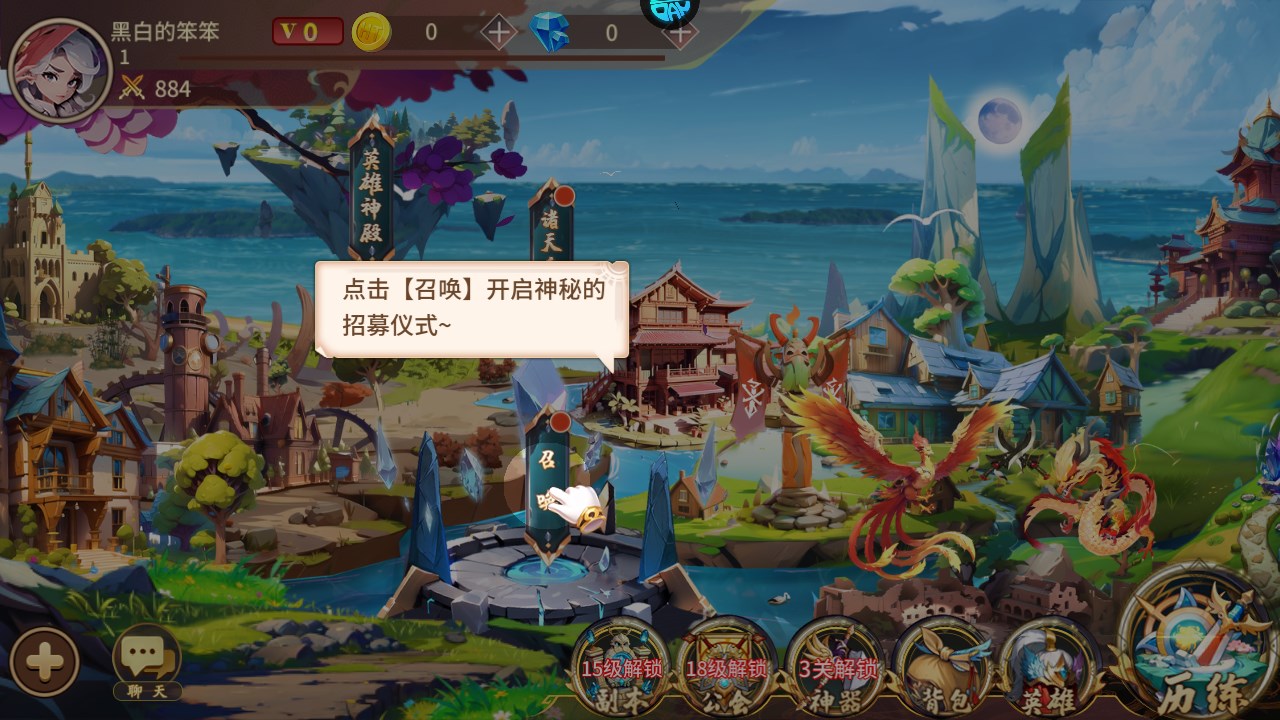Open the 英雄神殿 hanging banner
Viewport: 1280px width, 720px height.
[x=373, y=190]
